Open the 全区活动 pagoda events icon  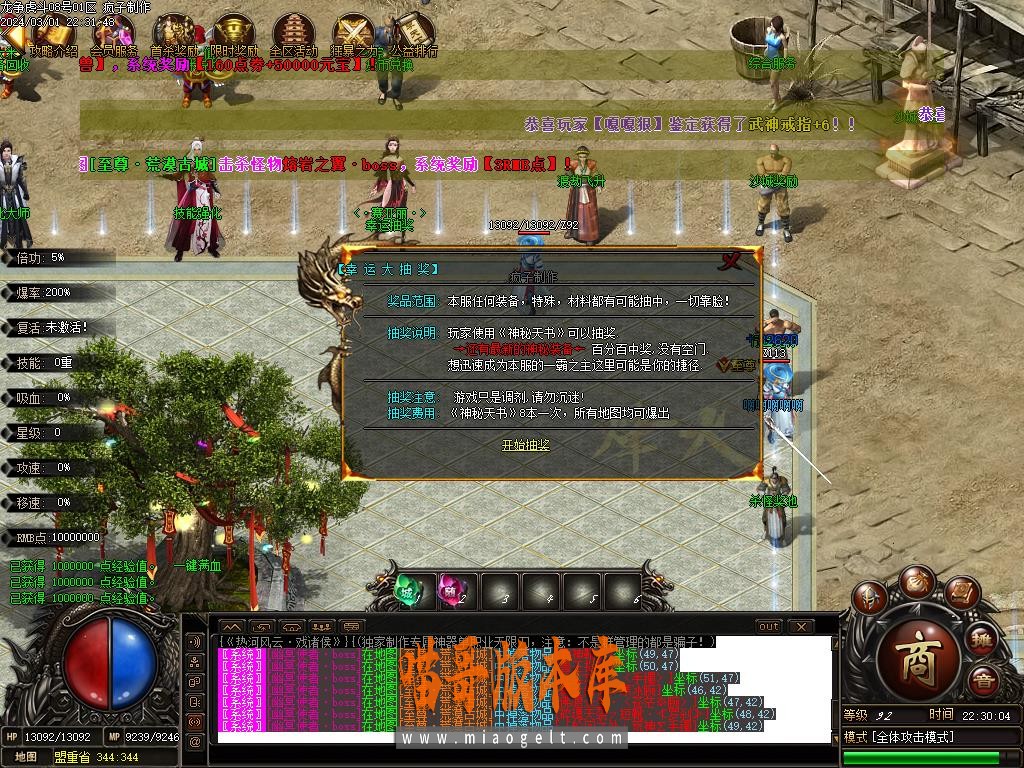tap(293, 32)
